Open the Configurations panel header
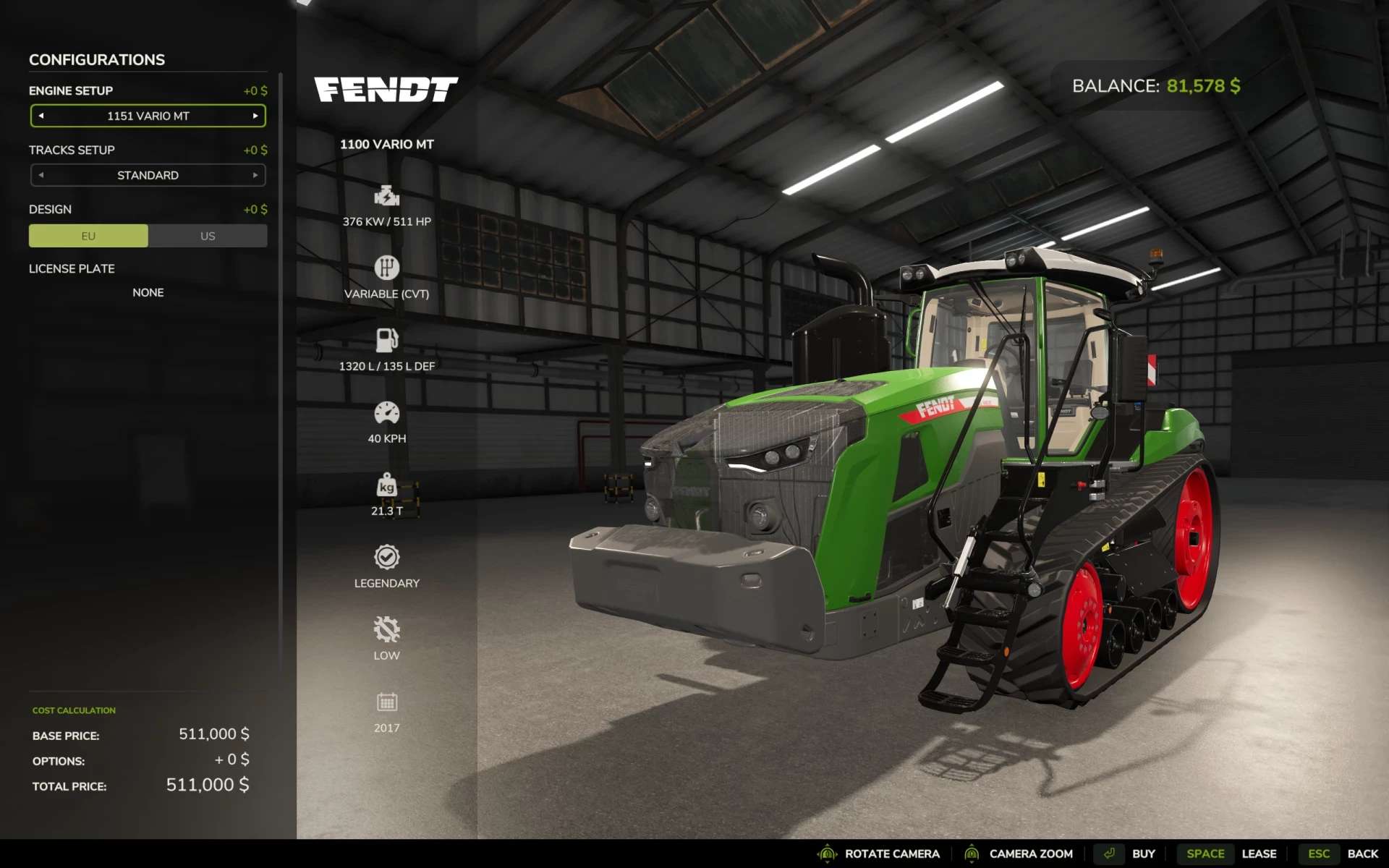Viewport: 1389px width, 868px height. click(x=96, y=59)
